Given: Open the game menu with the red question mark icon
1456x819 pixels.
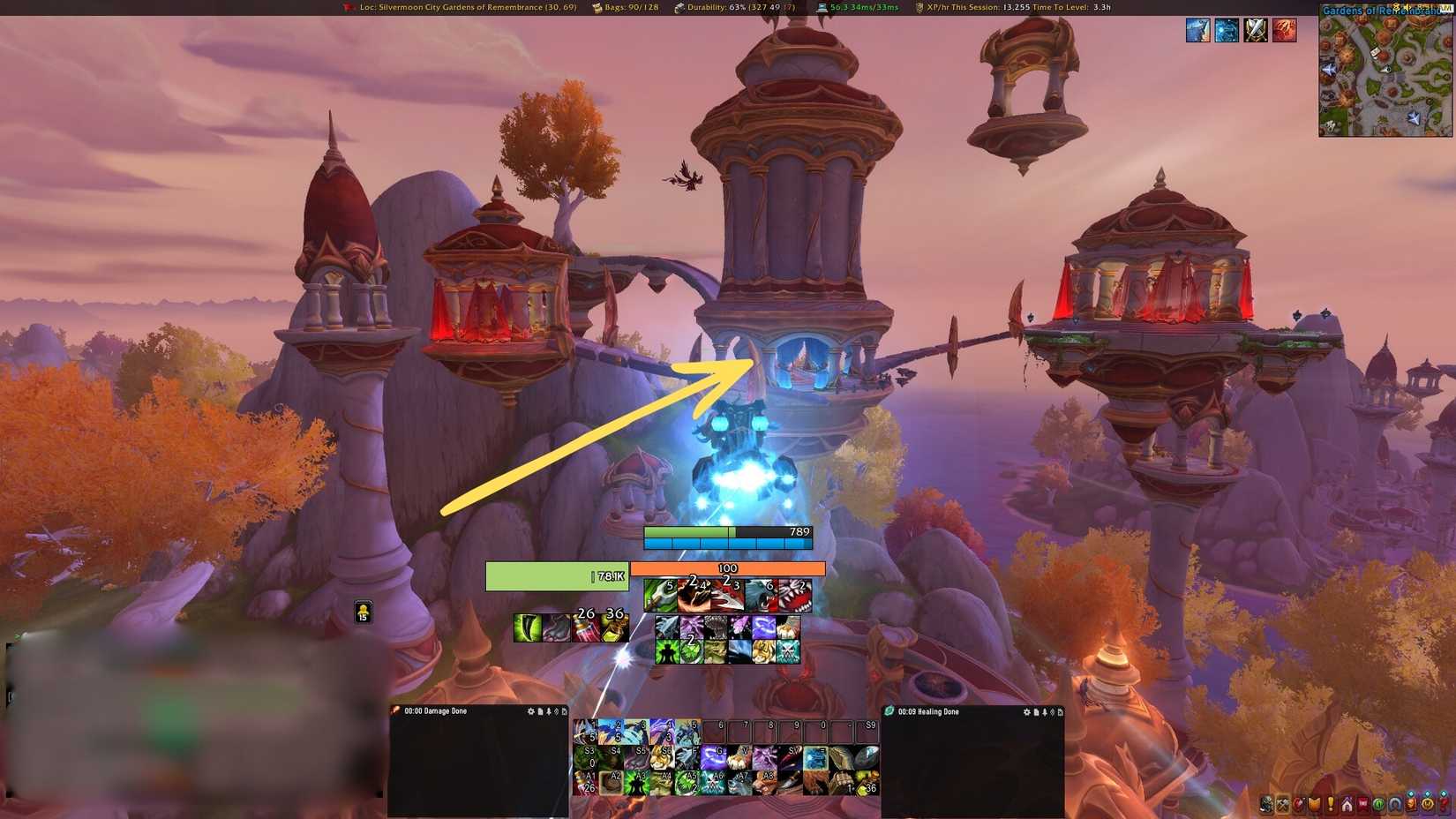Looking at the screenshot, I should [1442, 804].
